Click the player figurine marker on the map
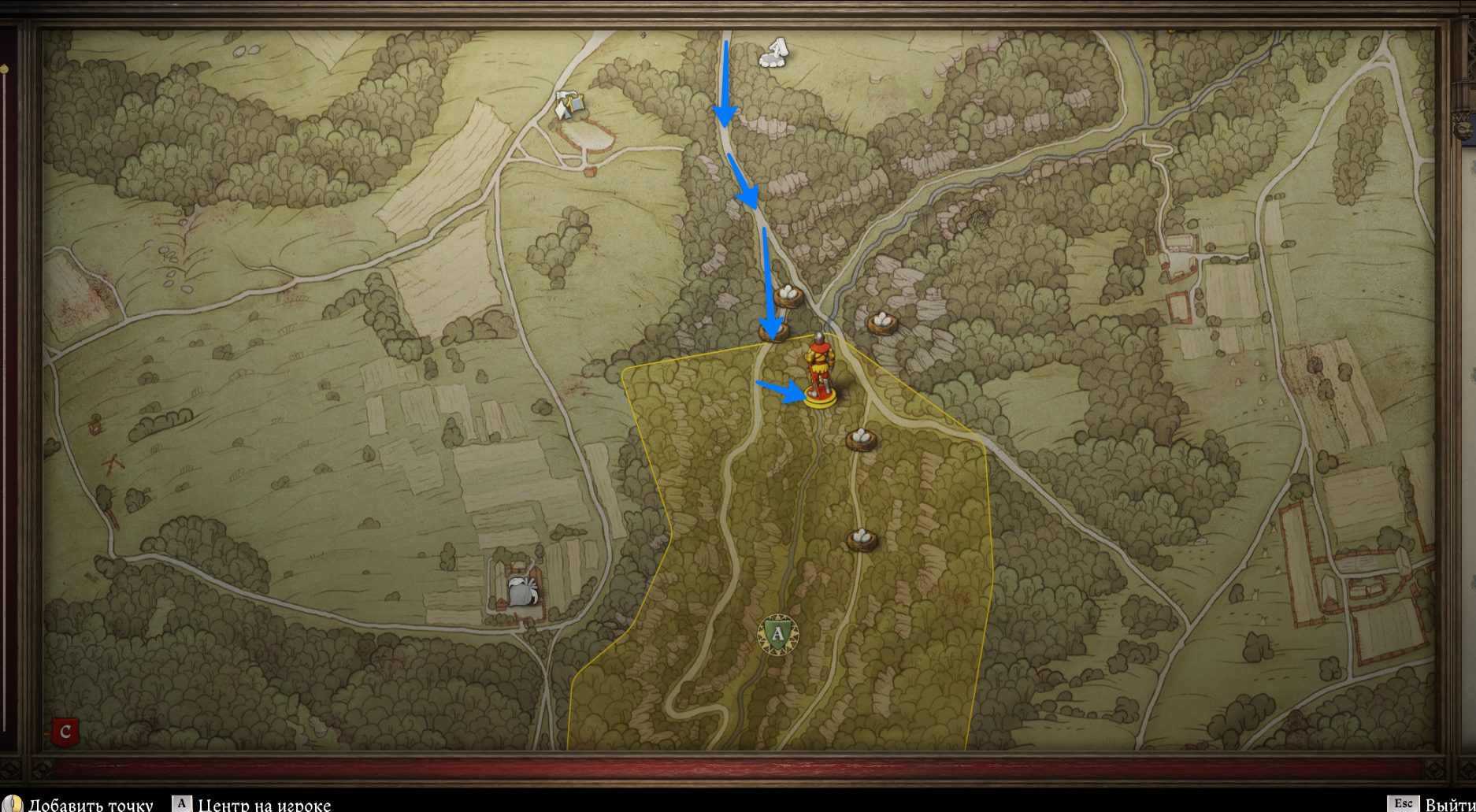This screenshot has width=1476, height=812. tap(820, 371)
